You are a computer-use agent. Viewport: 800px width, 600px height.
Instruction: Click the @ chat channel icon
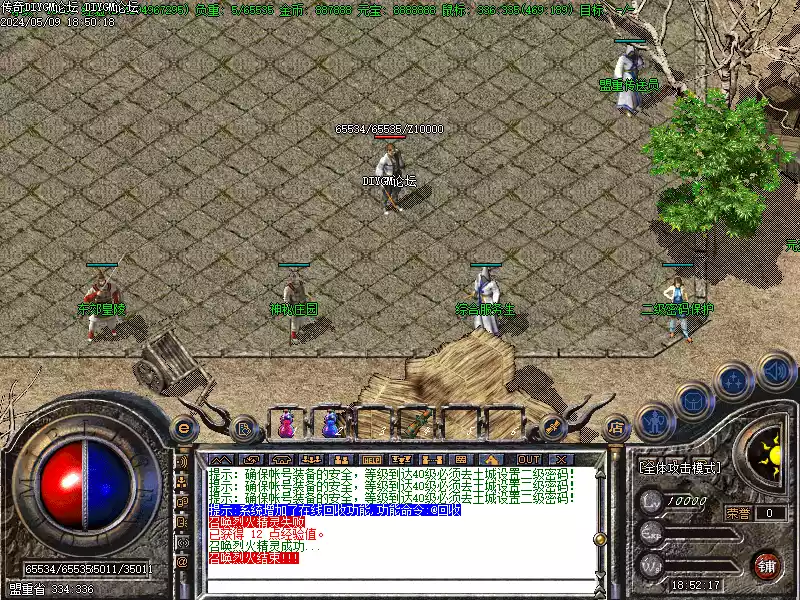[183, 561]
